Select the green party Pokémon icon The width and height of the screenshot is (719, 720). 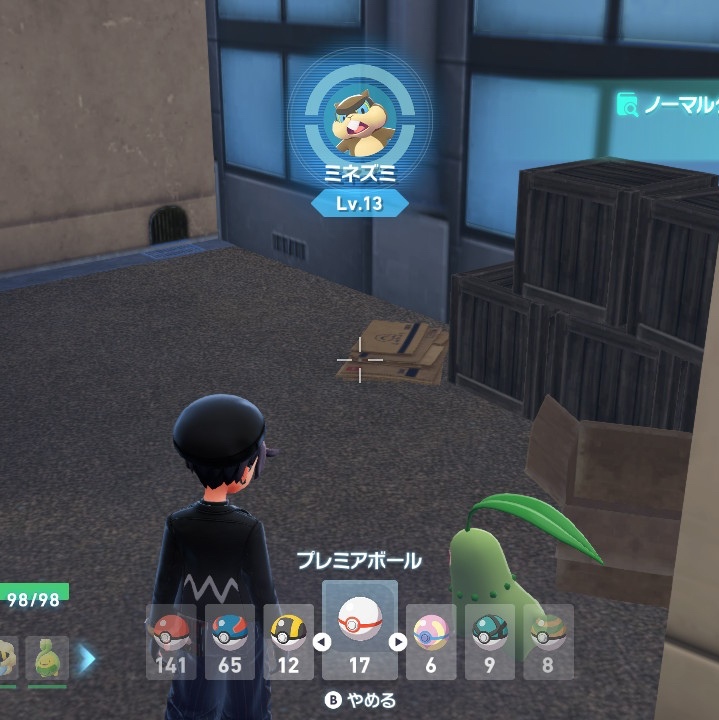(46, 658)
